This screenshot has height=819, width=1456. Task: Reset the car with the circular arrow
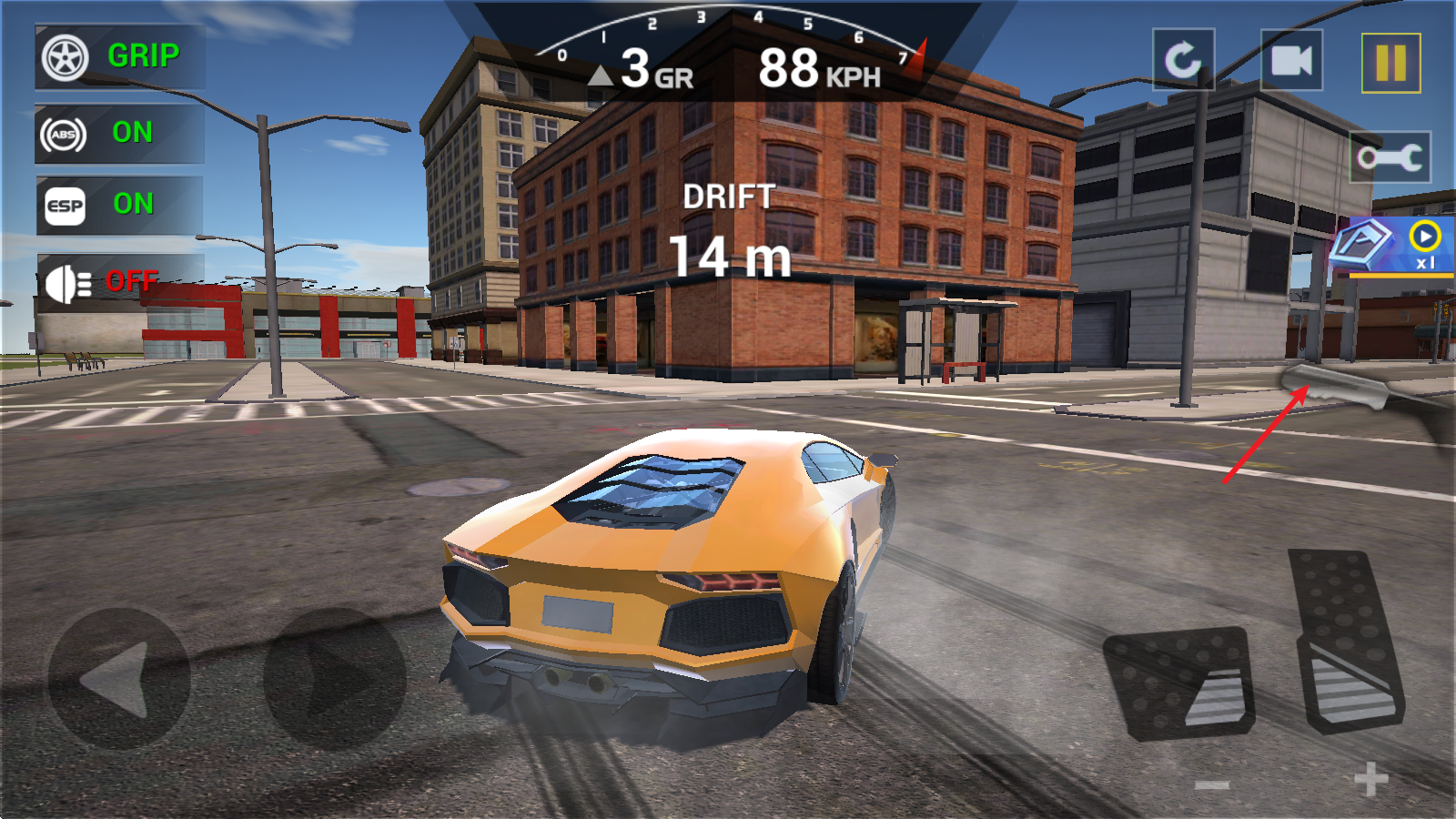click(1183, 61)
